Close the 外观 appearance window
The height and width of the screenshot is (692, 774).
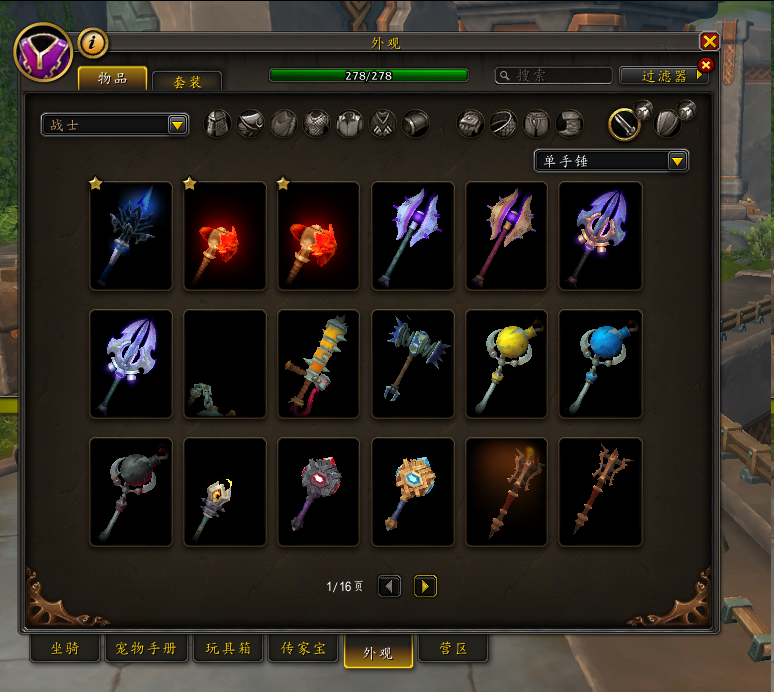pyautogui.click(x=709, y=41)
